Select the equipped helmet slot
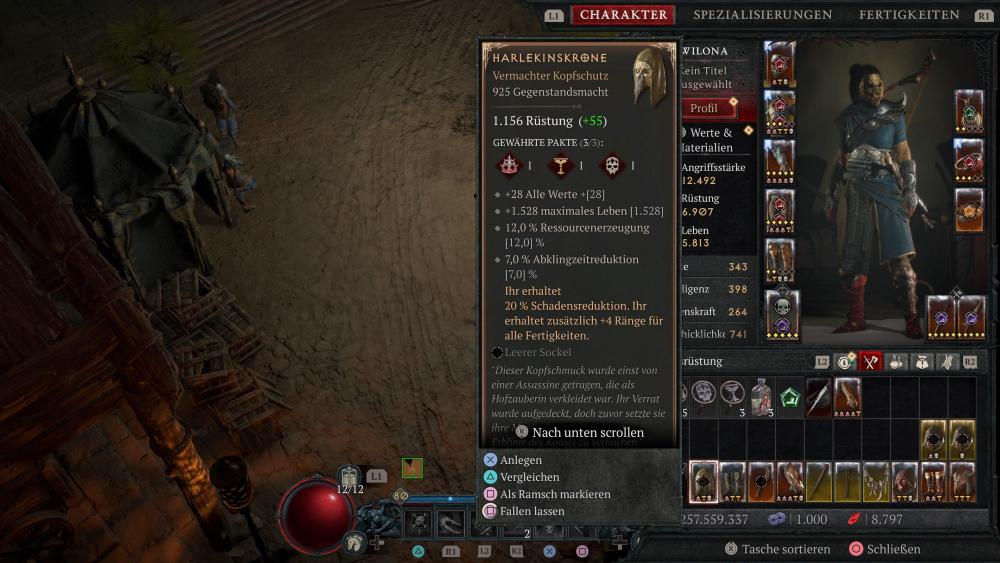 [780, 63]
